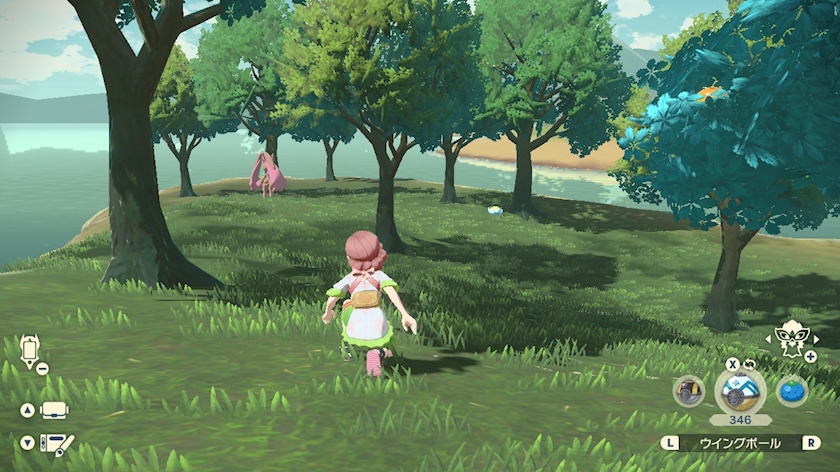Image resolution: width=840 pixels, height=472 pixels.
Task: Select the Ultra Ball item slot
Action: click(x=689, y=391)
